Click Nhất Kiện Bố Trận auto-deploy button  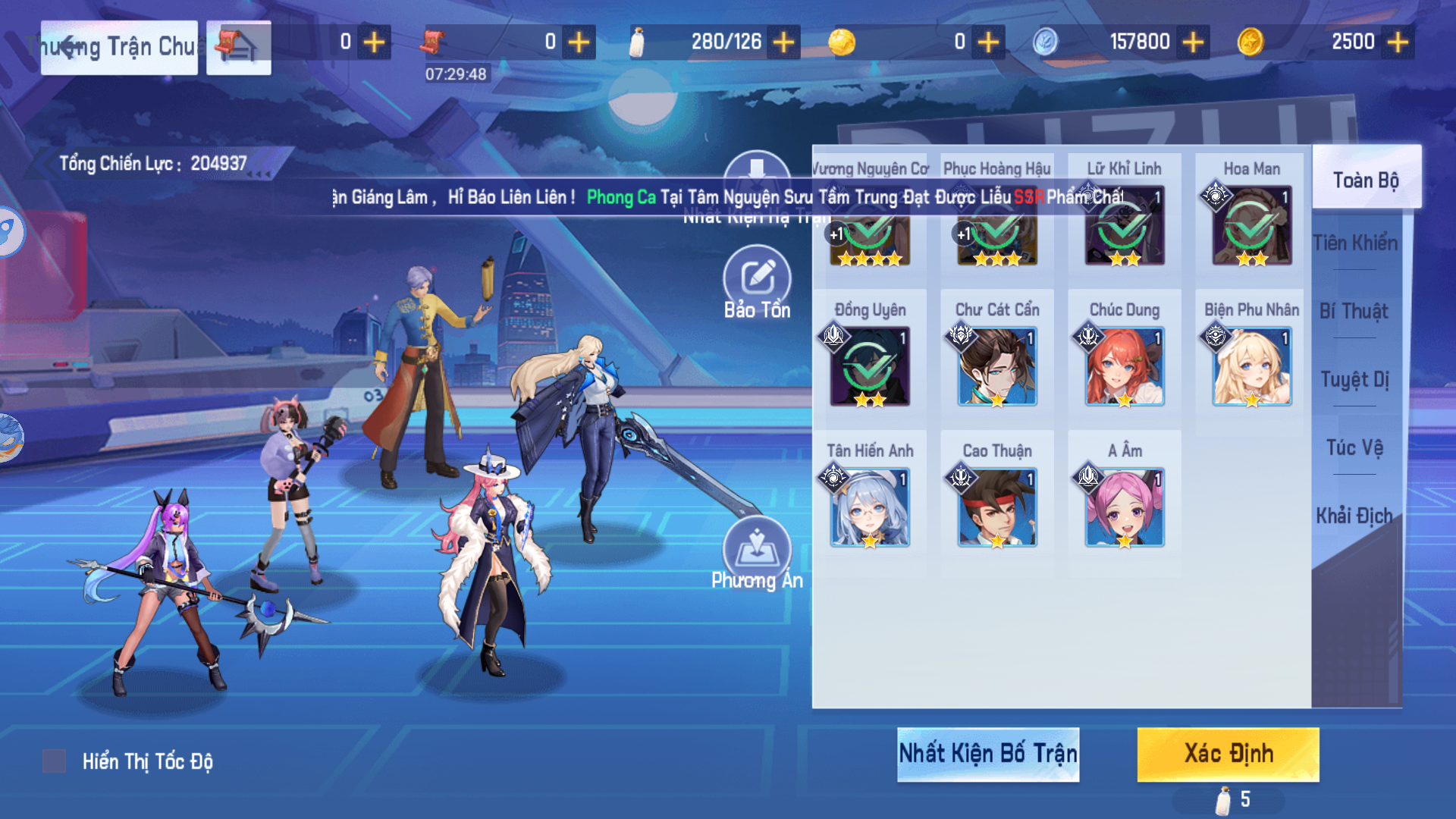987,754
